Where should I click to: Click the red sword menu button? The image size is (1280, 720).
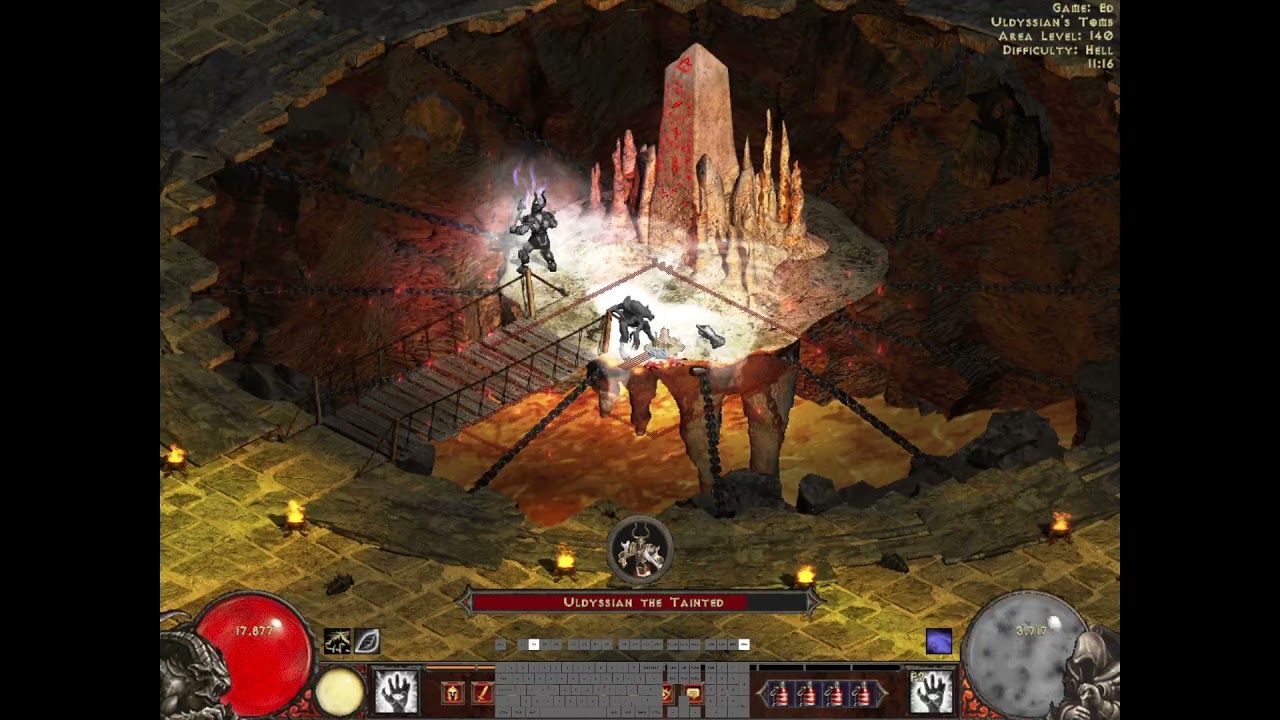[482, 693]
